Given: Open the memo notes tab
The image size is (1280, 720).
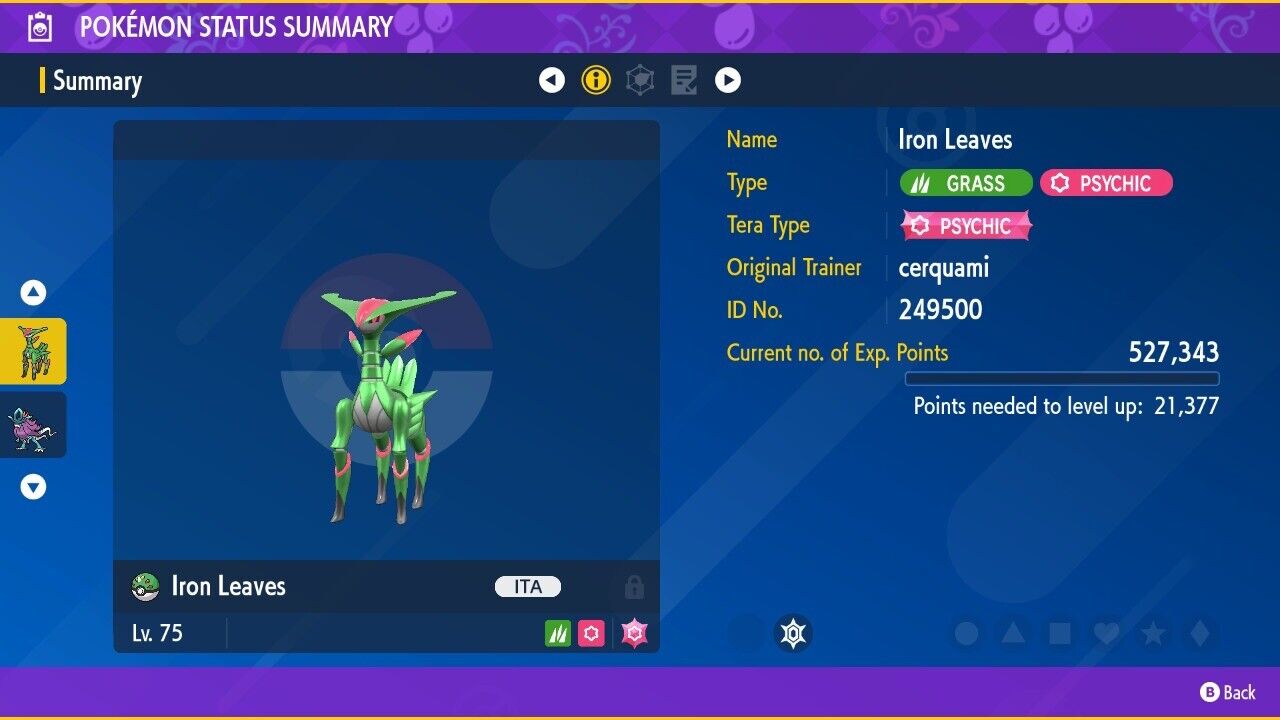Looking at the screenshot, I should [684, 80].
